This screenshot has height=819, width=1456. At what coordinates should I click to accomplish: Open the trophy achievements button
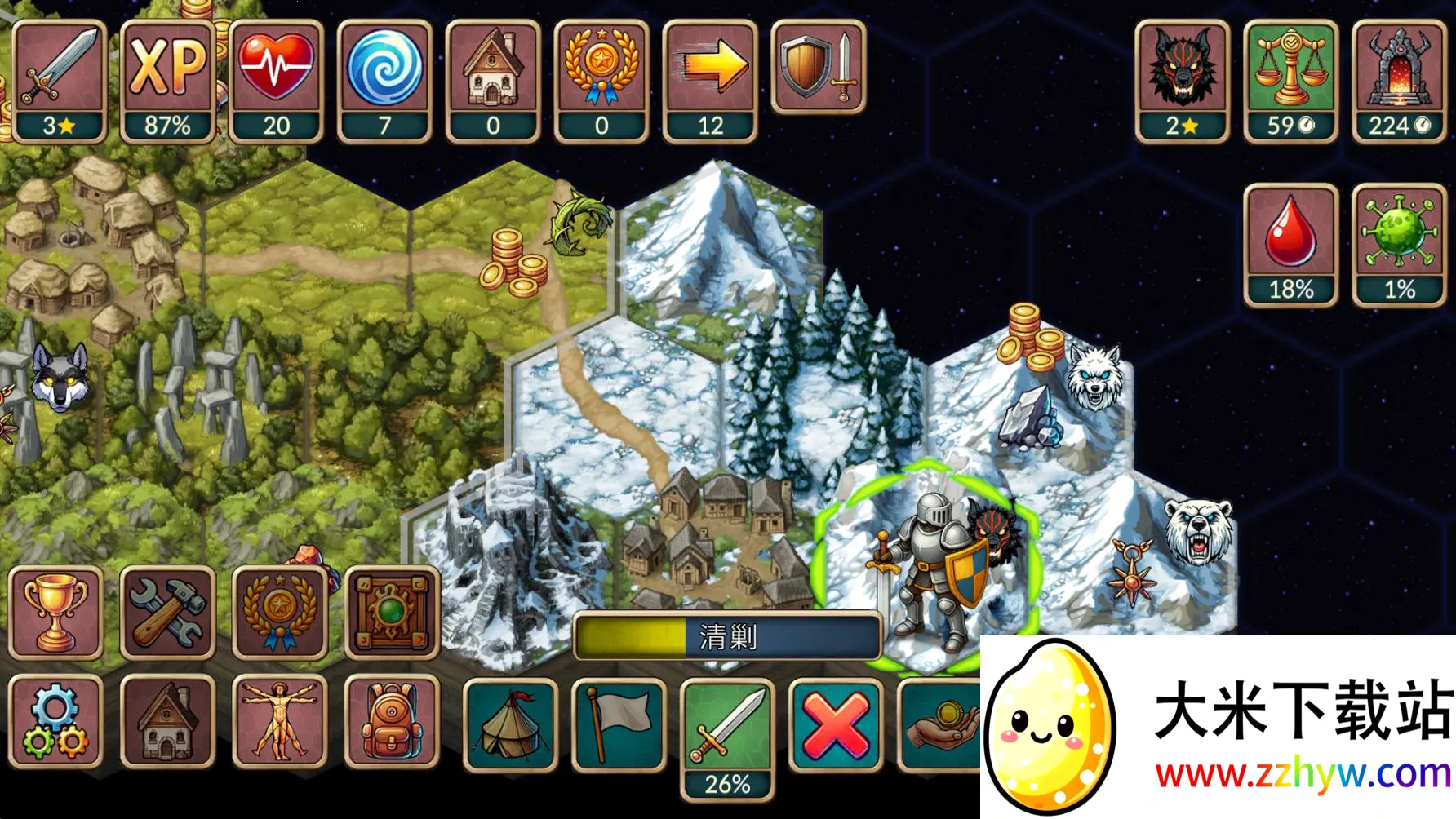coord(55,613)
